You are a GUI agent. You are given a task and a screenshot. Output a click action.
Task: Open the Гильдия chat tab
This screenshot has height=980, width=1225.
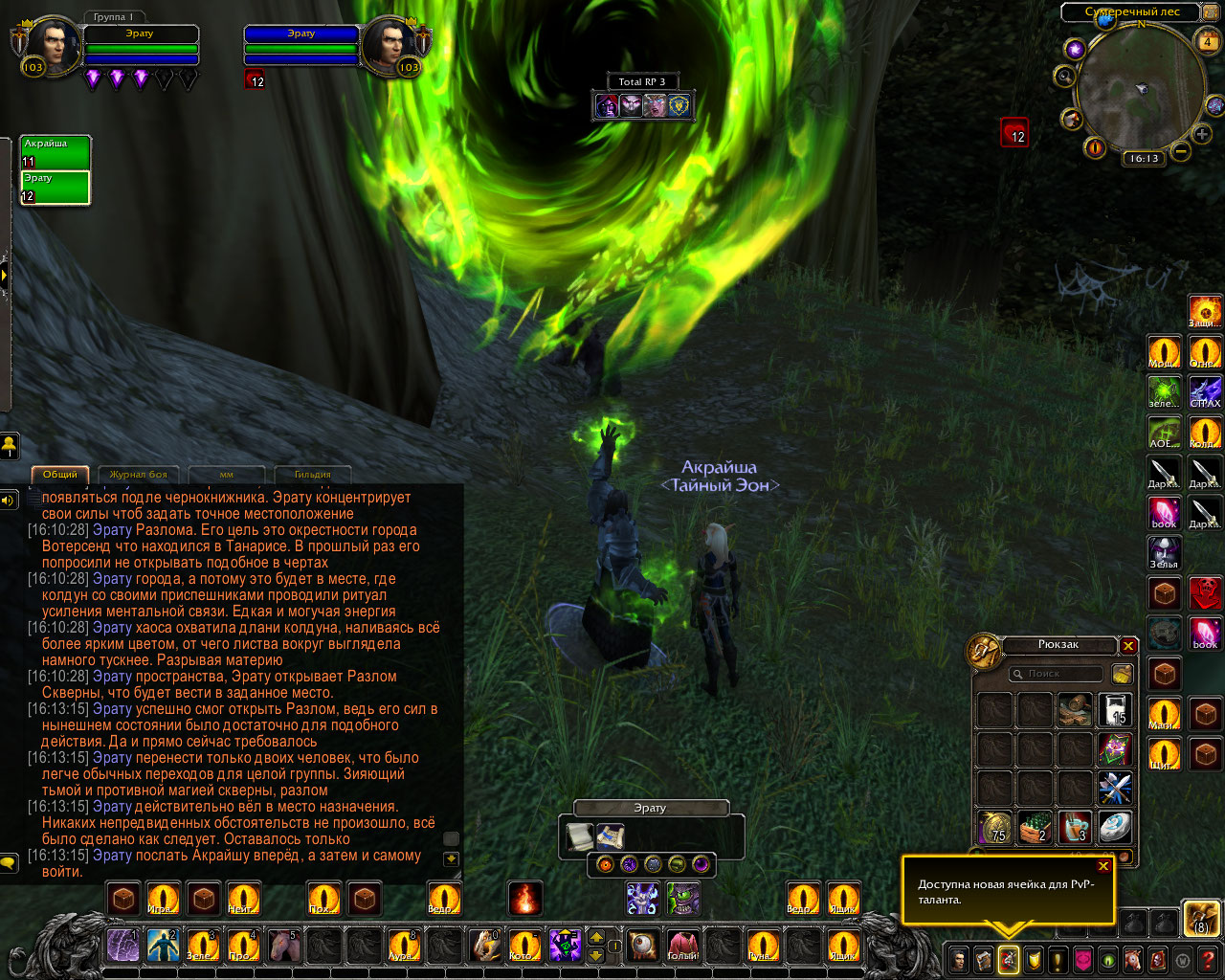(x=312, y=475)
